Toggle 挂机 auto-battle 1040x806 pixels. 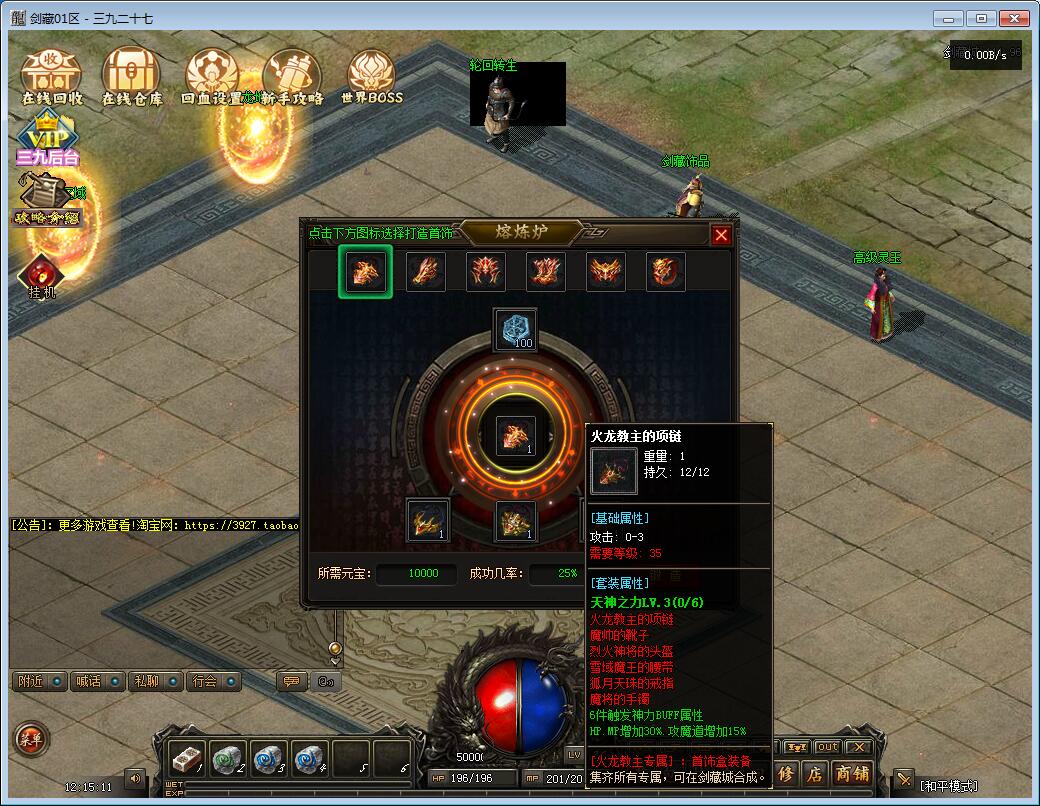click(x=41, y=277)
